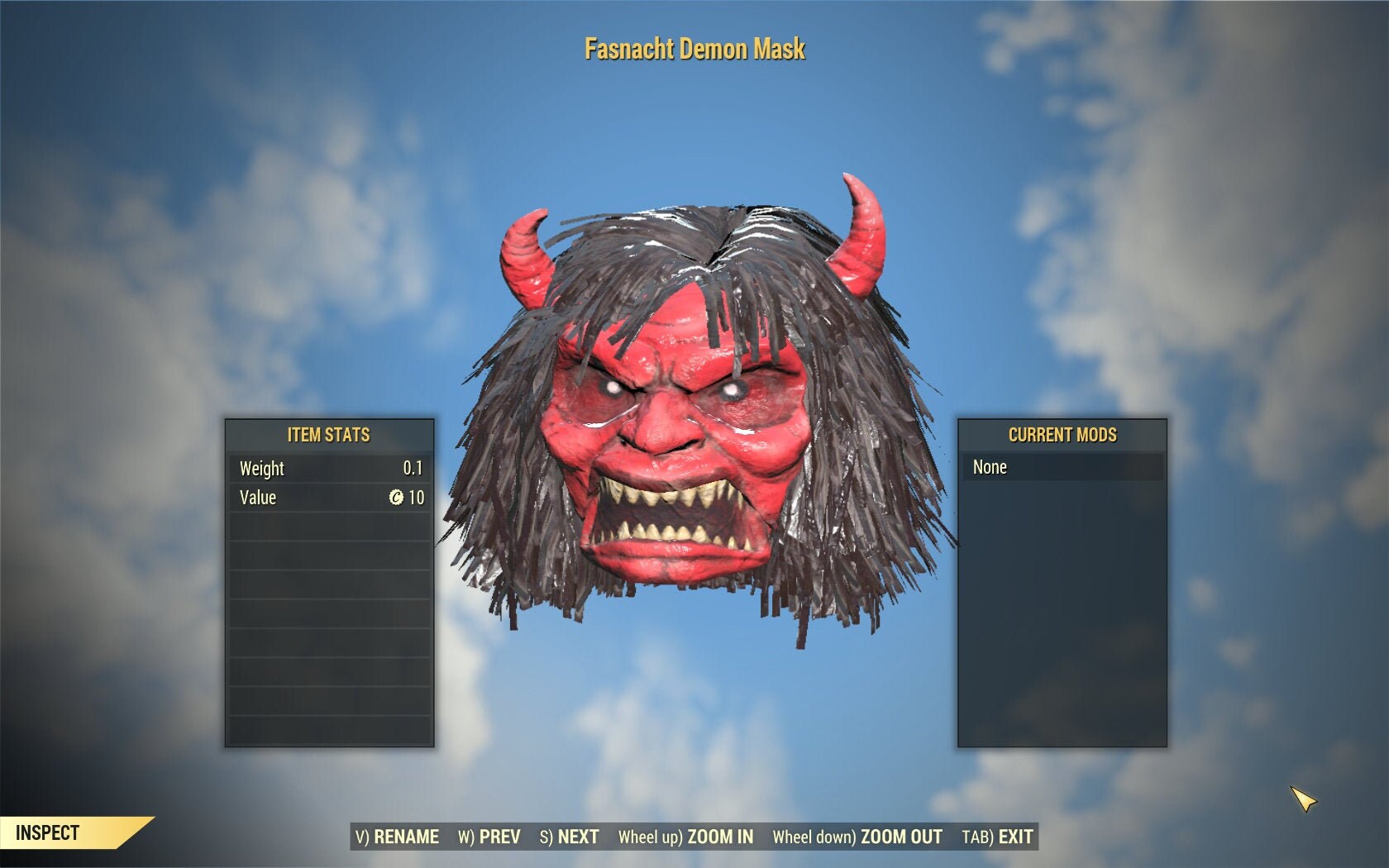Screen dimensions: 1389x868
Task: Click the left horn of the demon mask
Action: (525, 256)
